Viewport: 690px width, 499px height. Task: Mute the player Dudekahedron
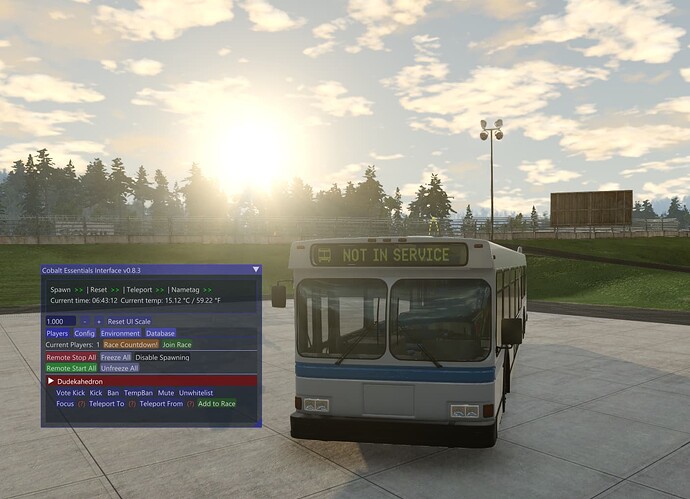pos(166,393)
